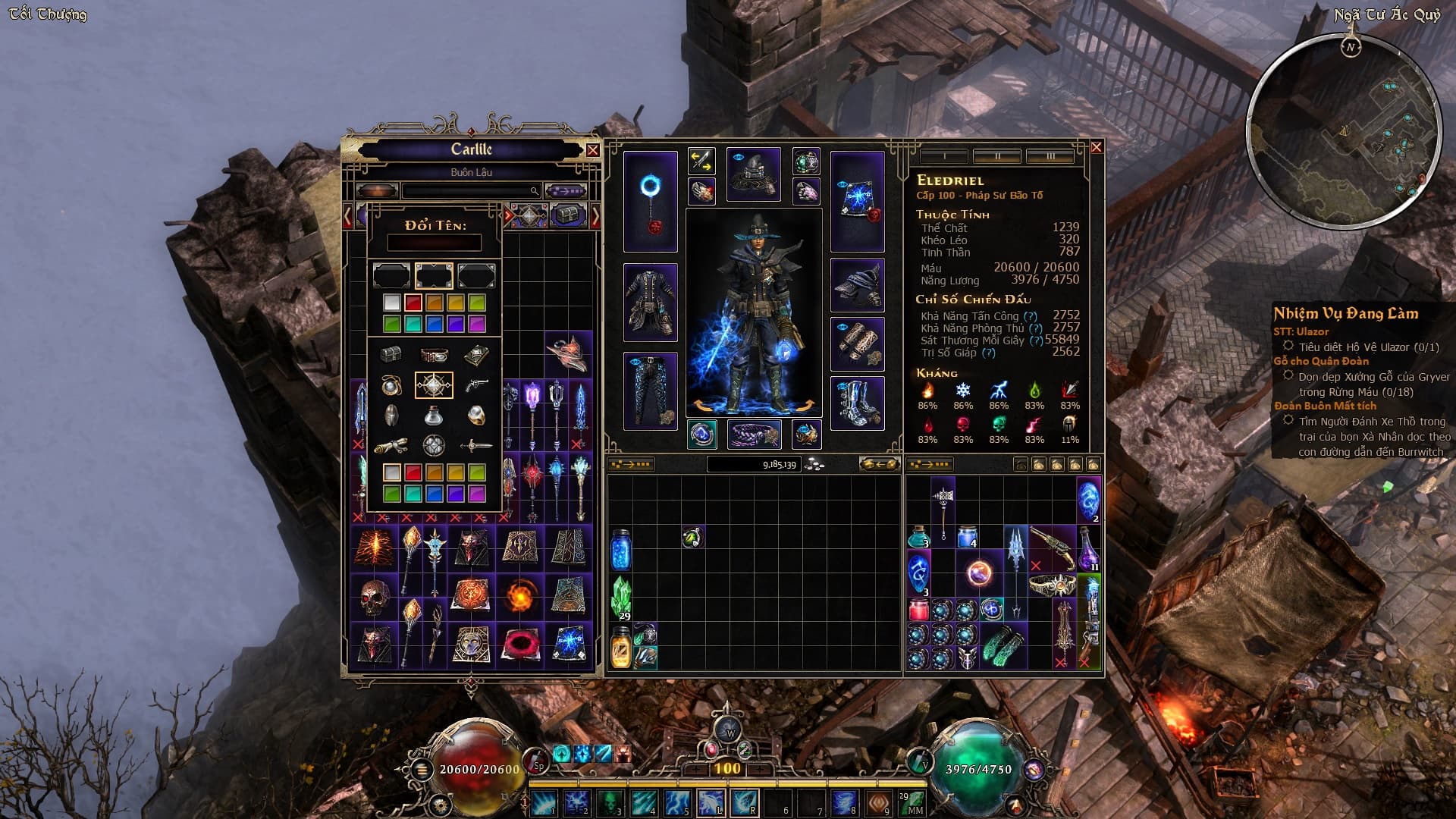The image size is (1456, 819).
Task: Select the coat chest armor slot
Action: 650,303
